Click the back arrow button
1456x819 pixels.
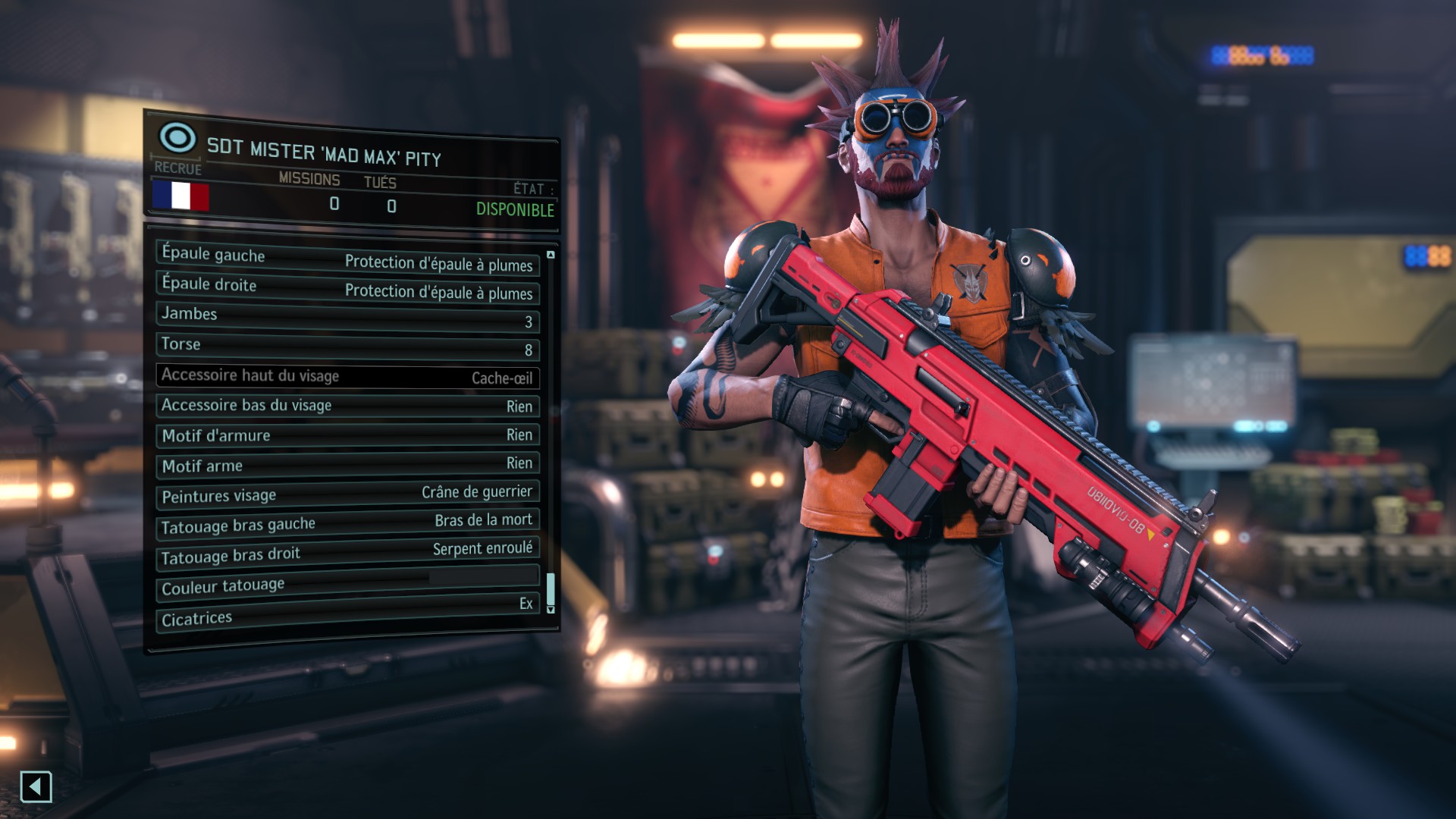click(x=36, y=787)
